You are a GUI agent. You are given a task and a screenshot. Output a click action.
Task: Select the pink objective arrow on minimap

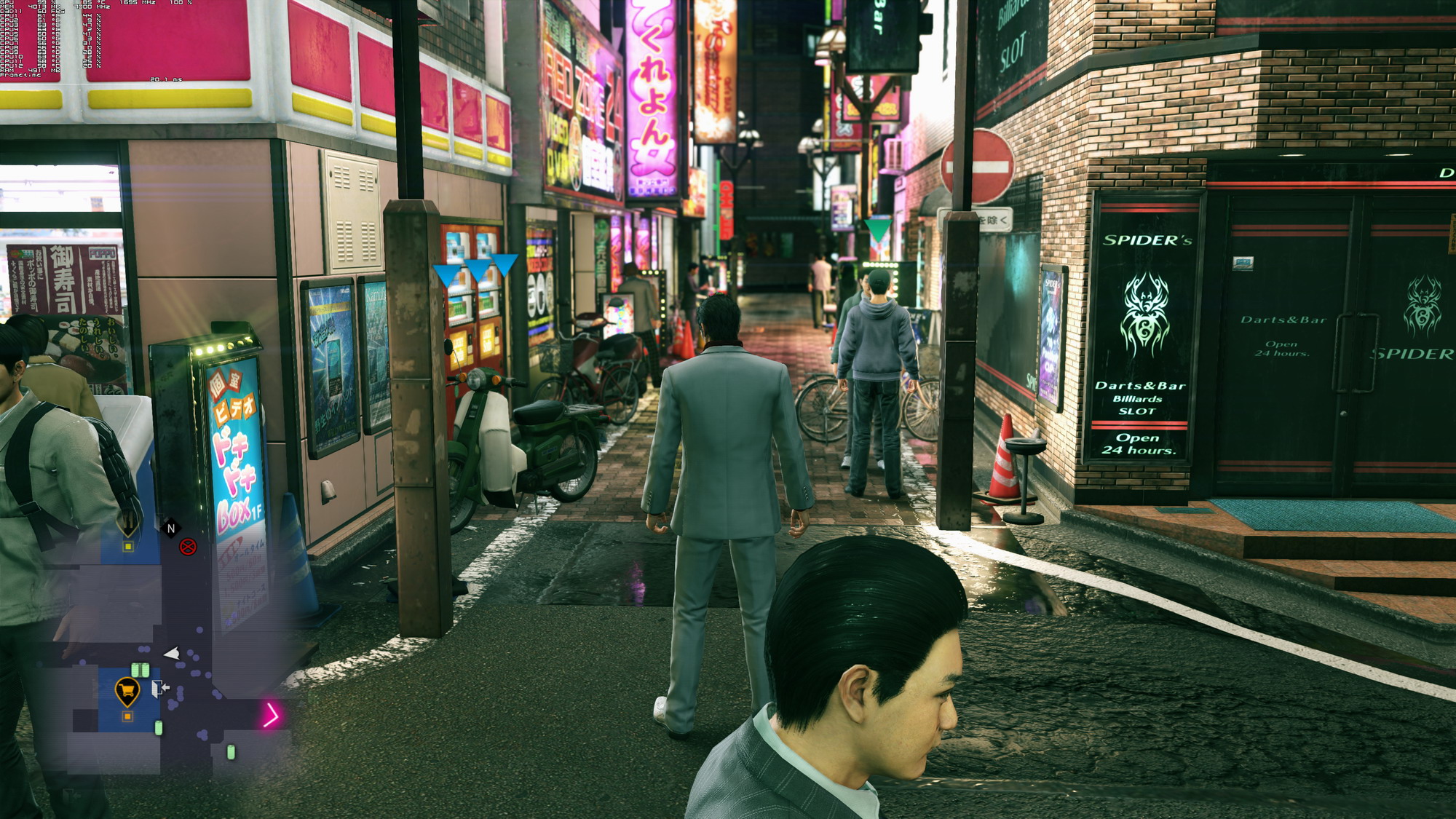pyautogui.click(x=271, y=715)
